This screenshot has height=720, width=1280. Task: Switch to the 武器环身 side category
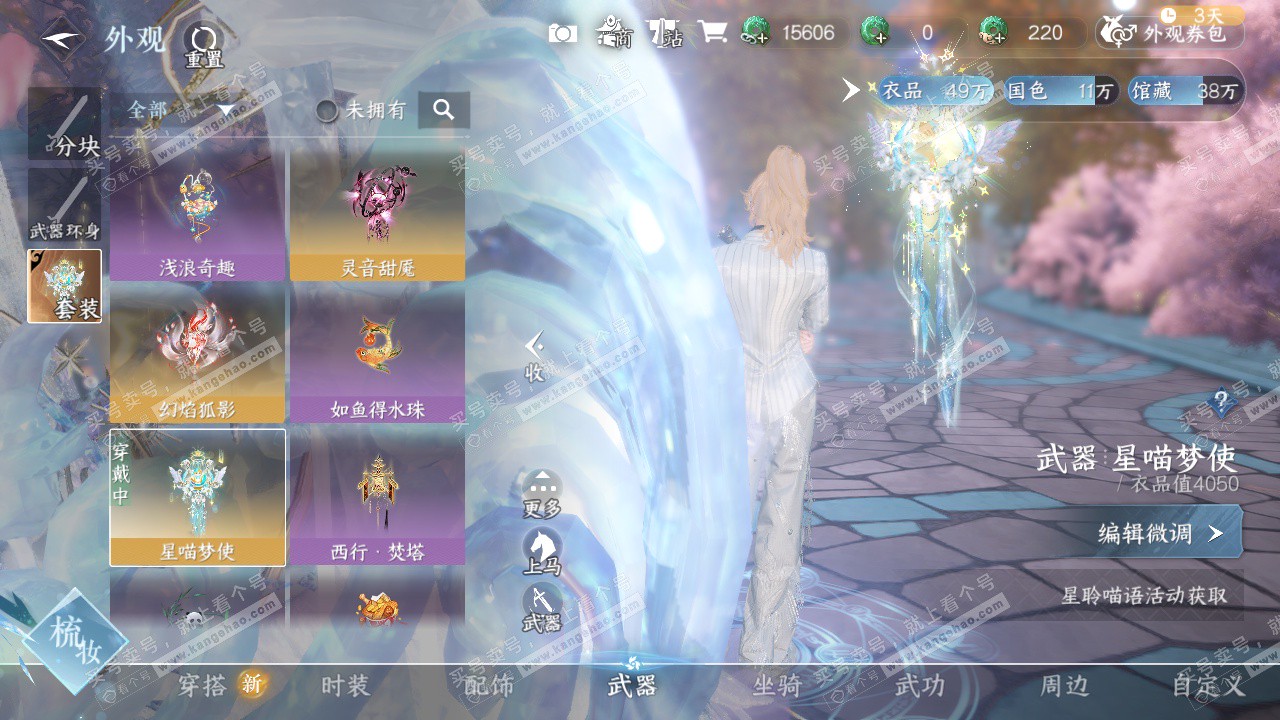(x=65, y=207)
